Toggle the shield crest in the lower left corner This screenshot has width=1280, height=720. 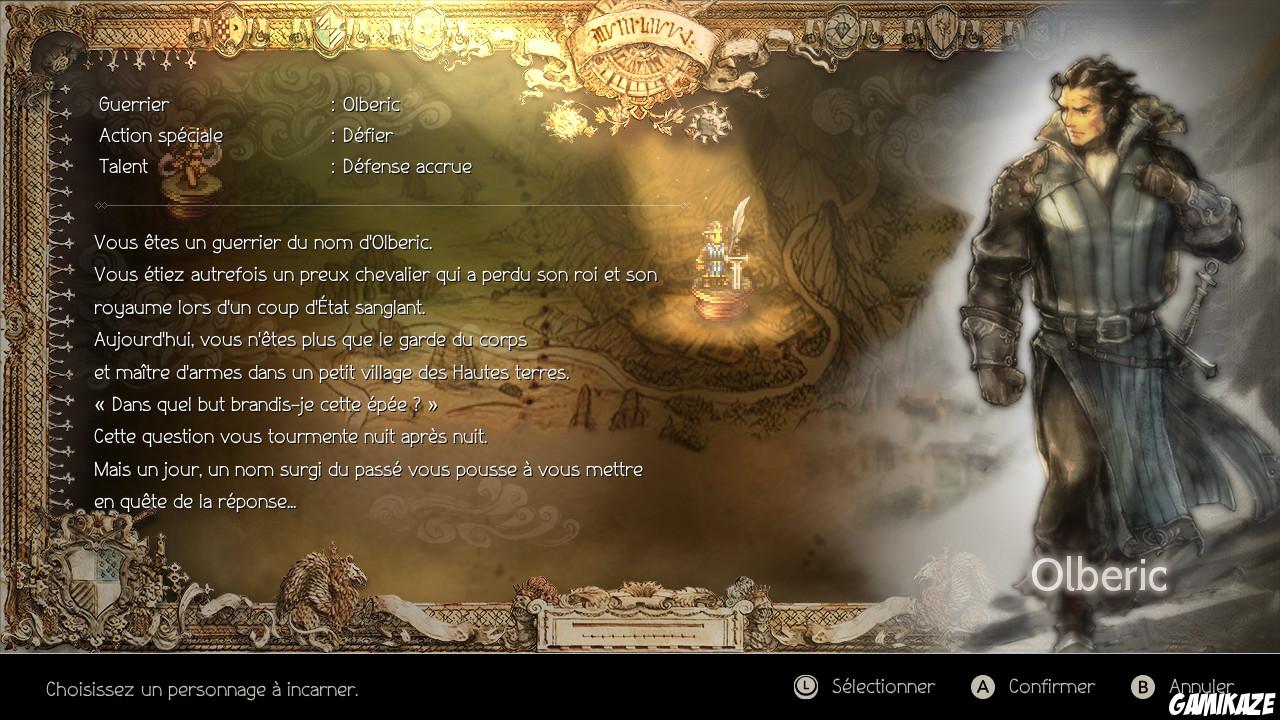(x=95, y=580)
